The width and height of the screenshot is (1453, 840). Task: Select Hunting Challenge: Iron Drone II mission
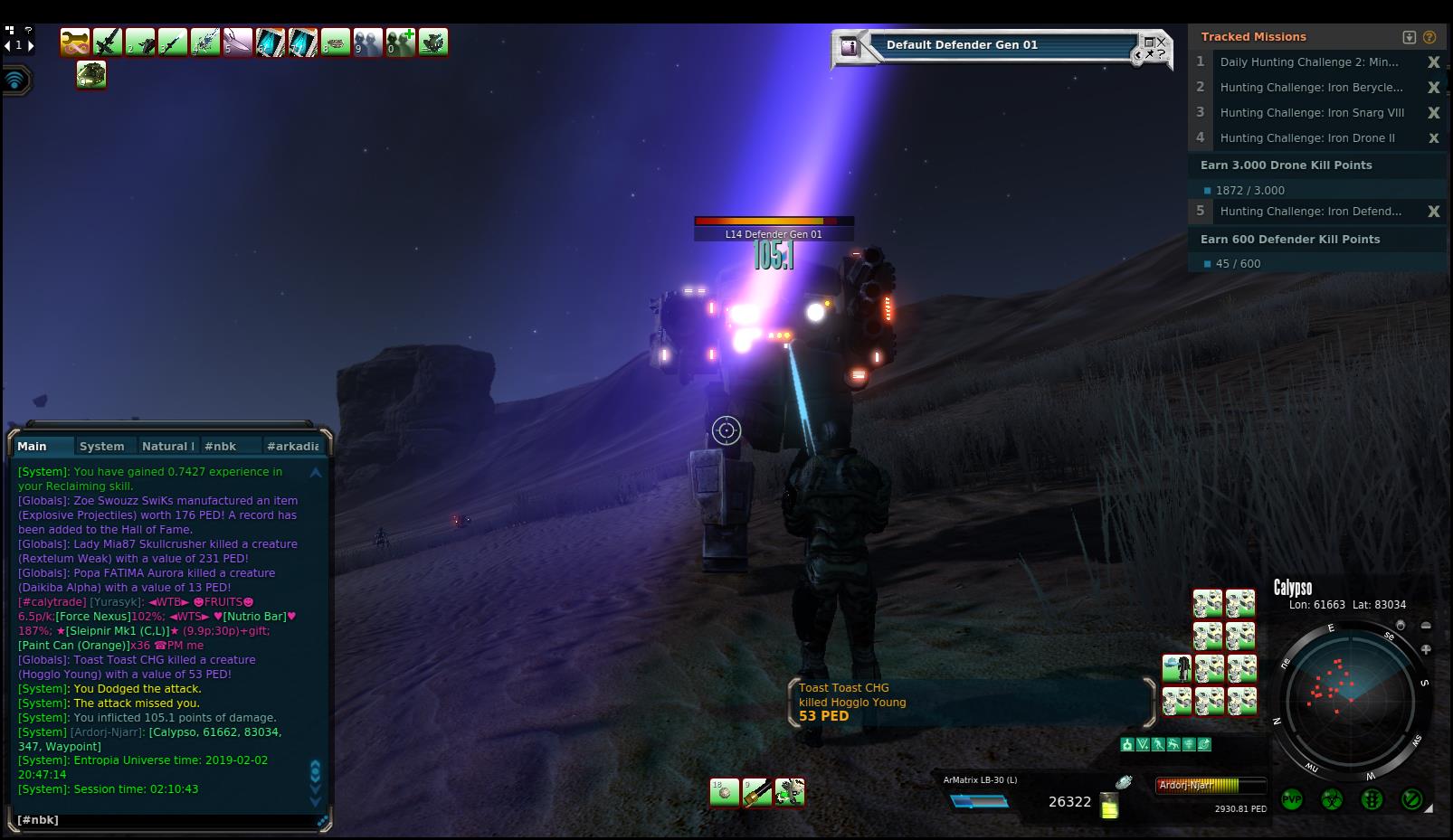1306,138
